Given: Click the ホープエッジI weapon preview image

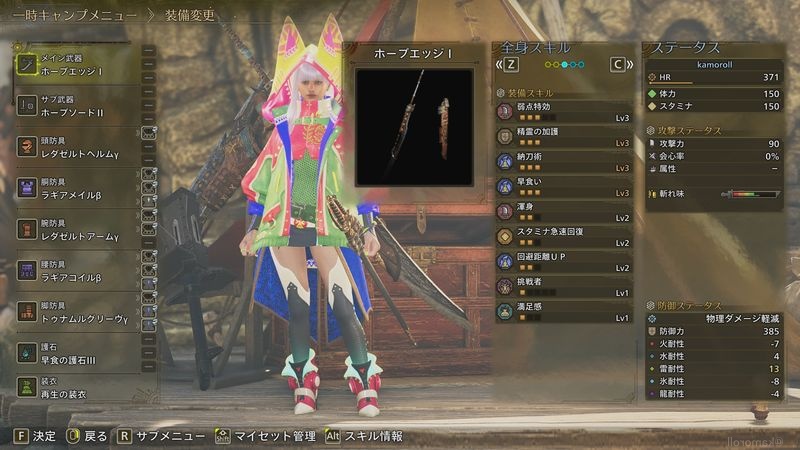Looking at the screenshot, I should click(414, 125).
